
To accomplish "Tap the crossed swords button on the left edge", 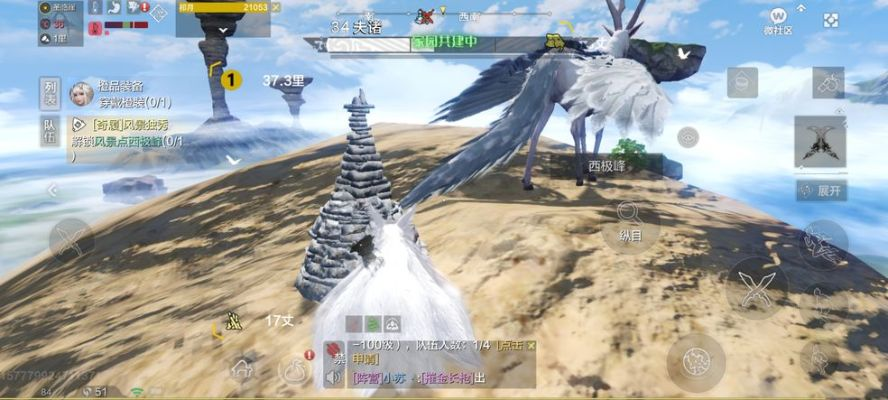I will [x=71, y=240].
